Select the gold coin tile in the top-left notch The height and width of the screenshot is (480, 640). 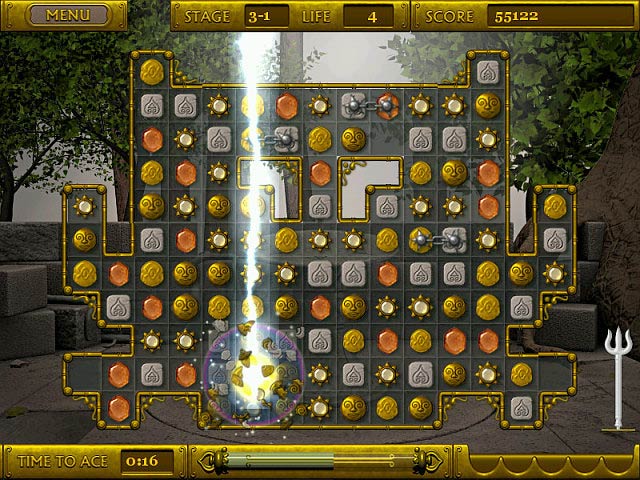click(x=152, y=70)
